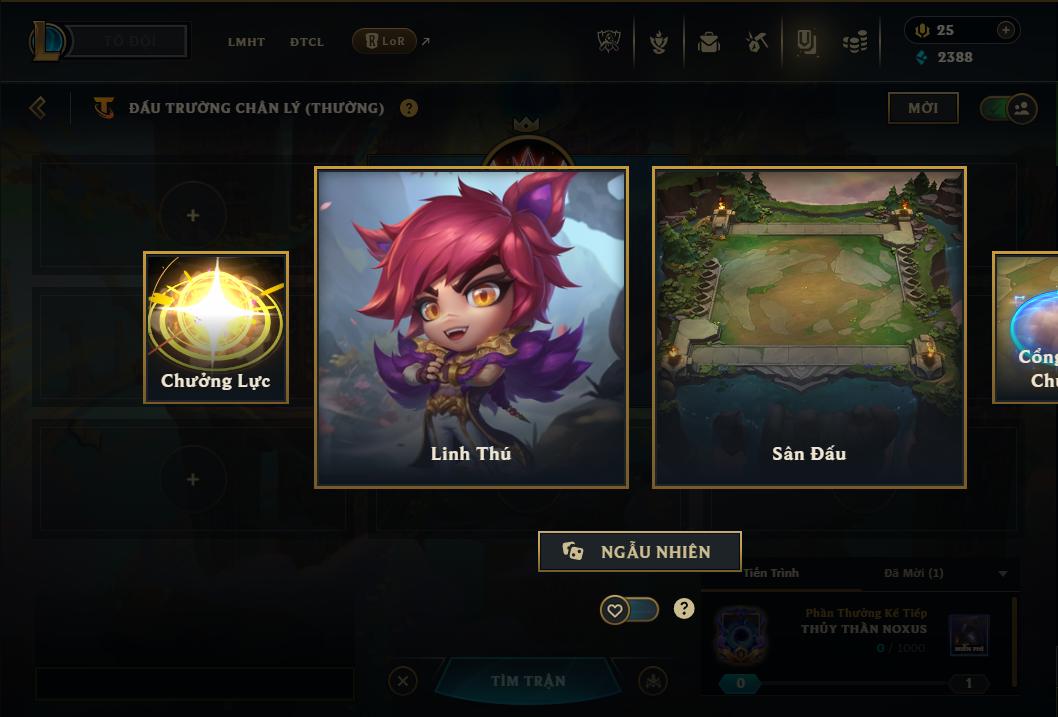Choose the Sân Đấu arena card

pyautogui.click(x=809, y=327)
